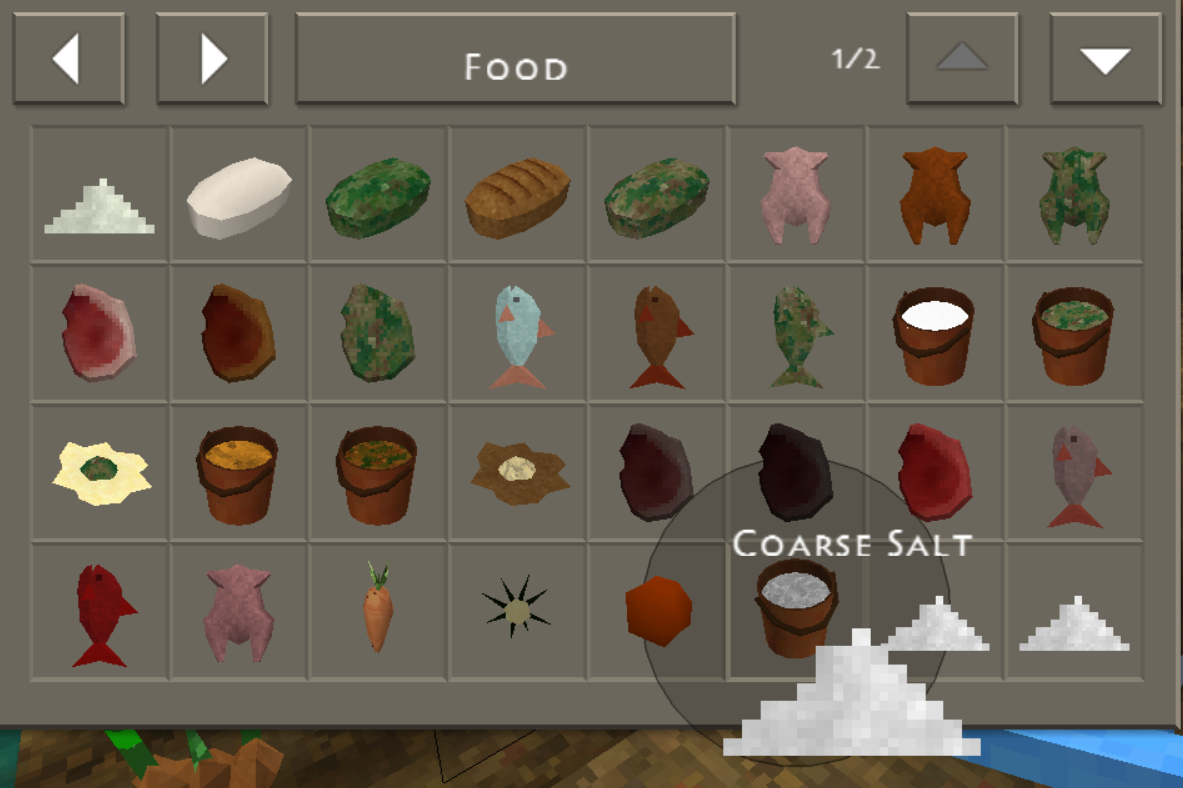Screen dimensions: 1183x788
Task: Grab the milk bucket
Action: (x=935, y=335)
